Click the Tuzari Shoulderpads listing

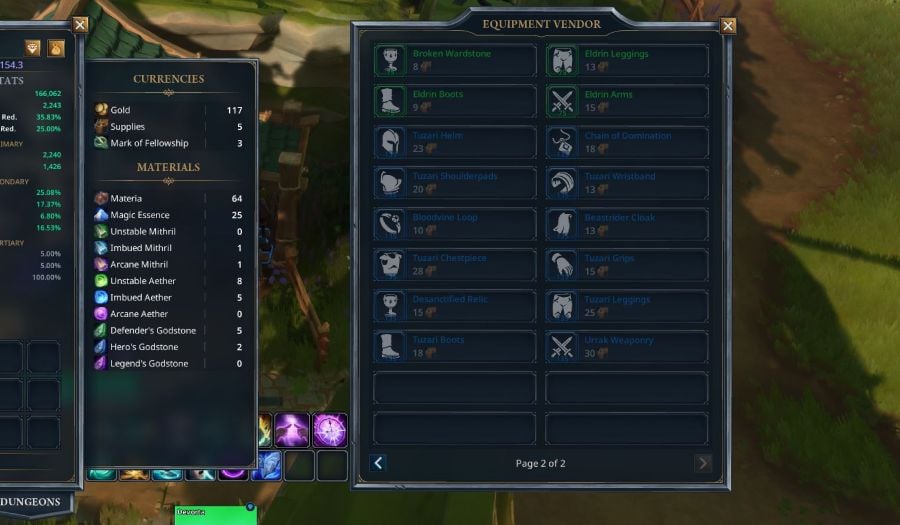coord(454,183)
